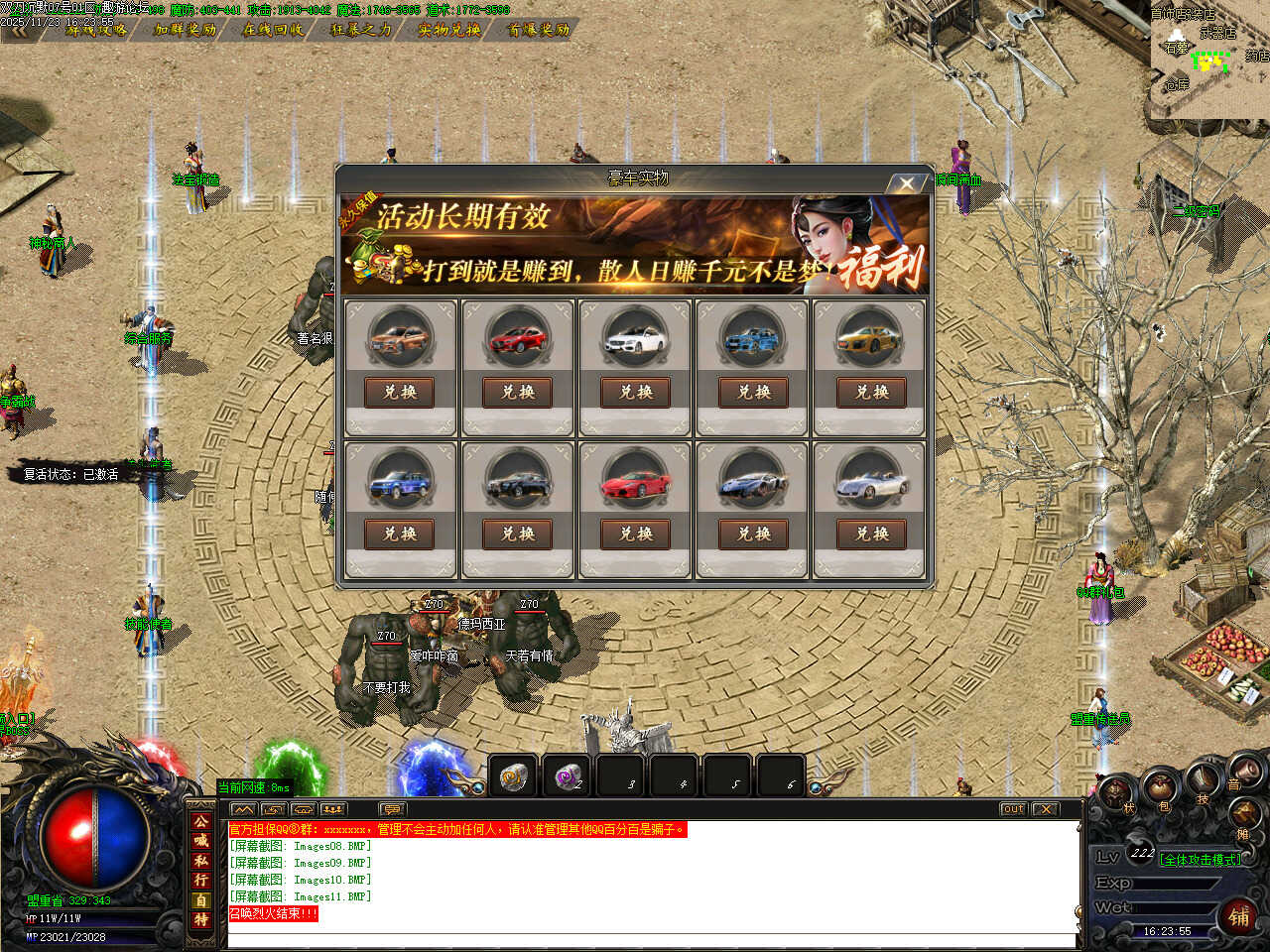This screenshot has width=1270, height=952.
Task: Collapse the top menu bar with the arrow
Action: [16, 30]
